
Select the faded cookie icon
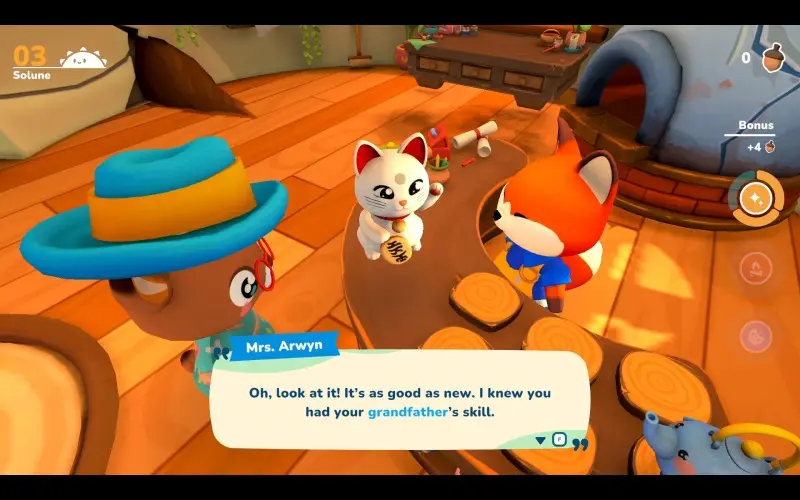point(756,335)
